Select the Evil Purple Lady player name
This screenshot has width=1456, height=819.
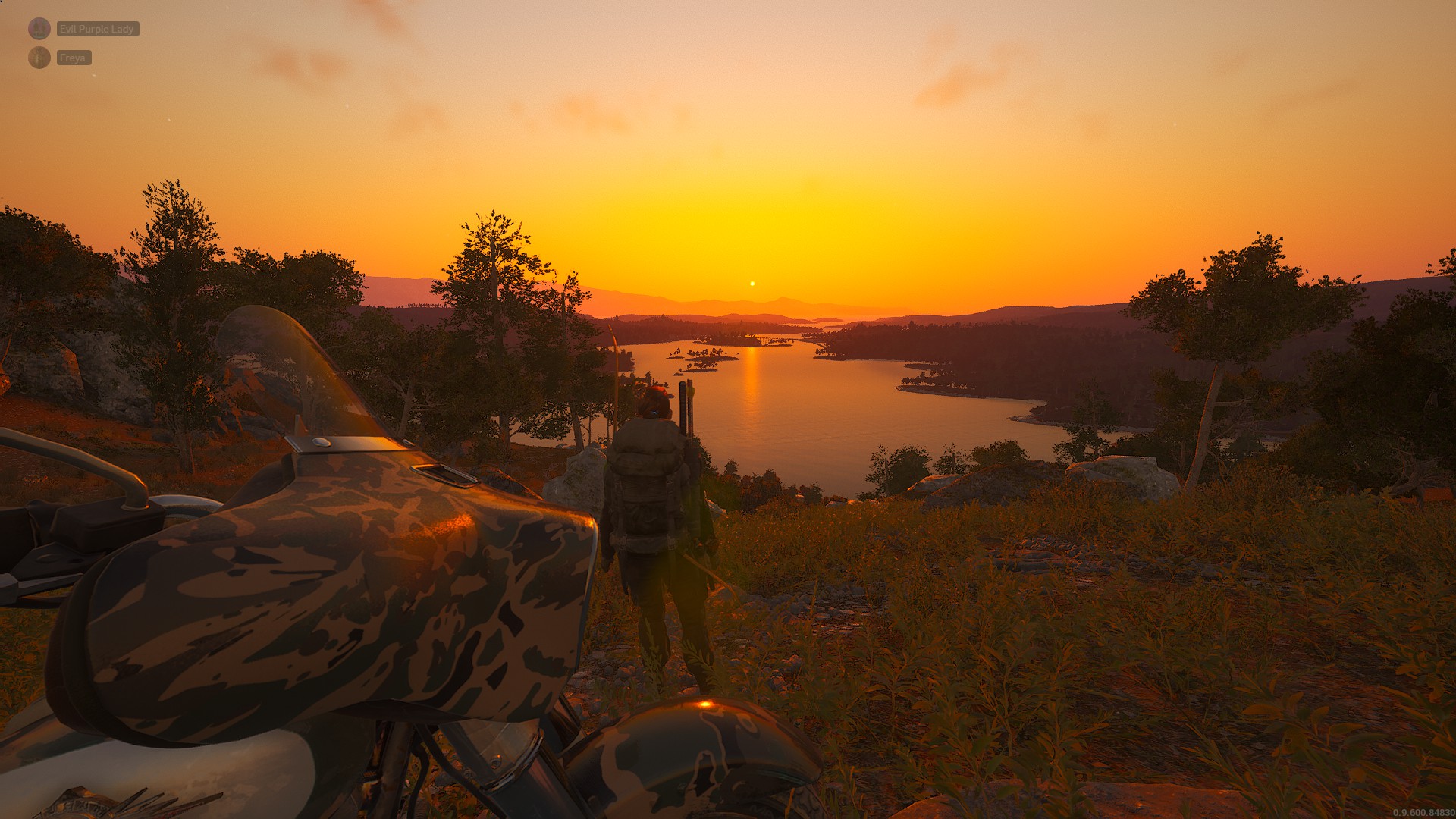point(97,29)
